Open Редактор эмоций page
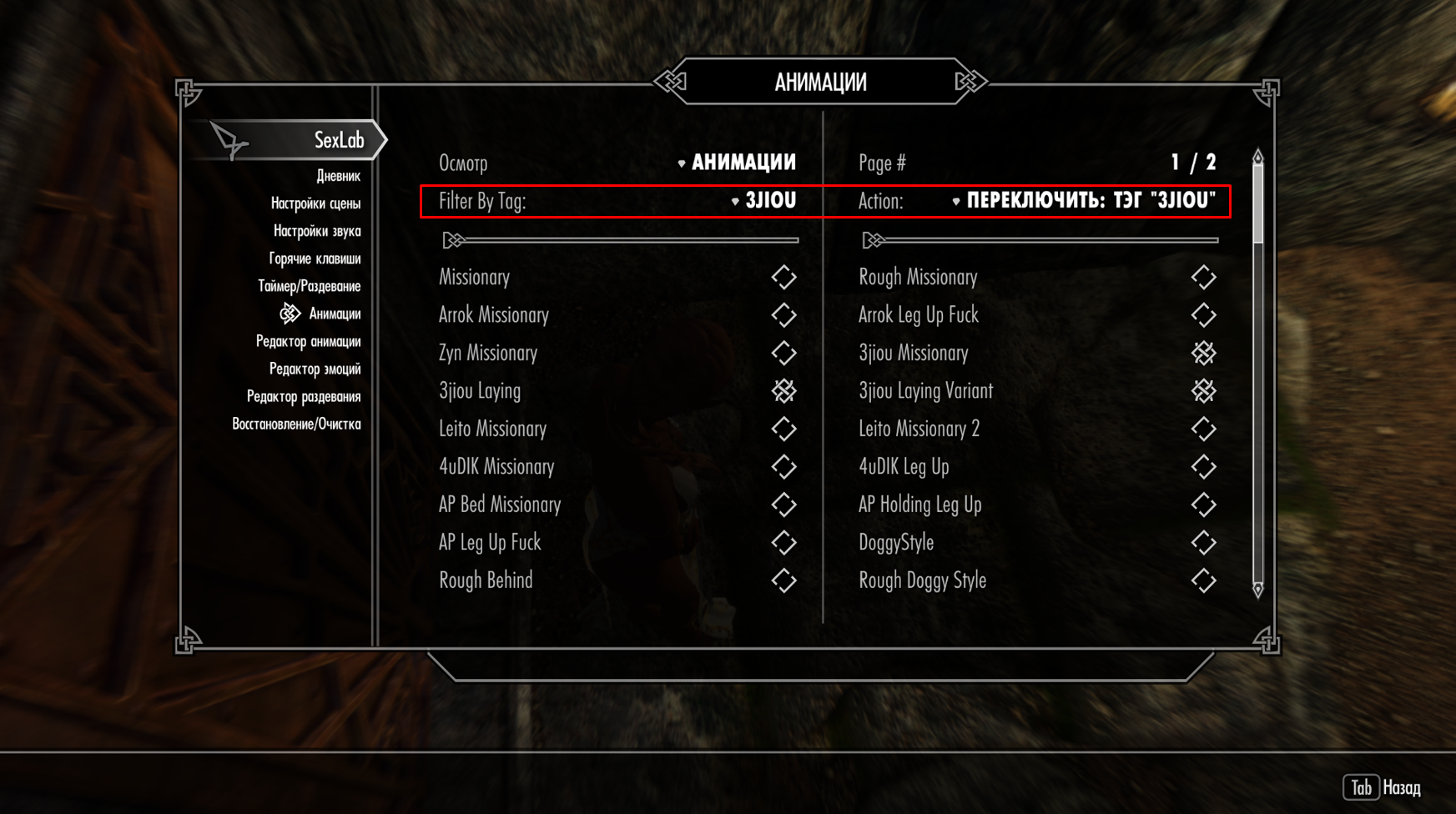1456x814 pixels. tap(315, 369)
